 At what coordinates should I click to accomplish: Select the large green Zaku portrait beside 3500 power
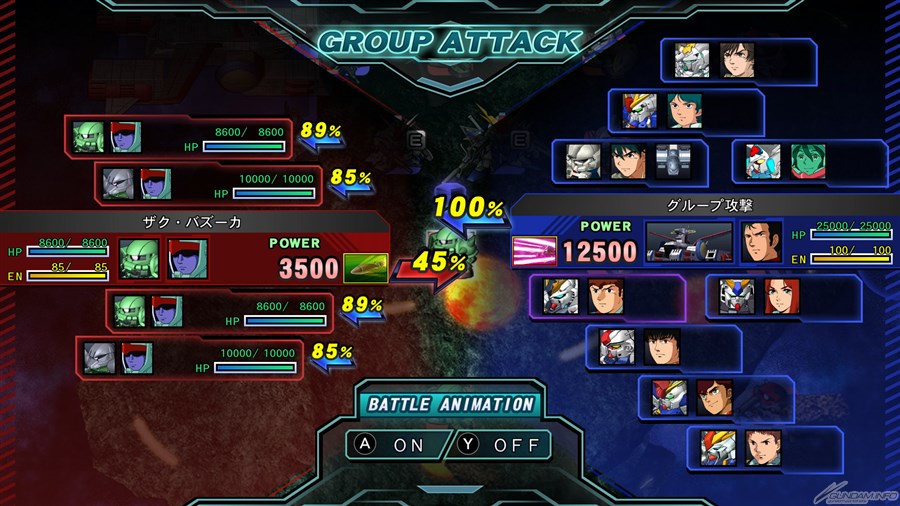[x=139, y=259]
